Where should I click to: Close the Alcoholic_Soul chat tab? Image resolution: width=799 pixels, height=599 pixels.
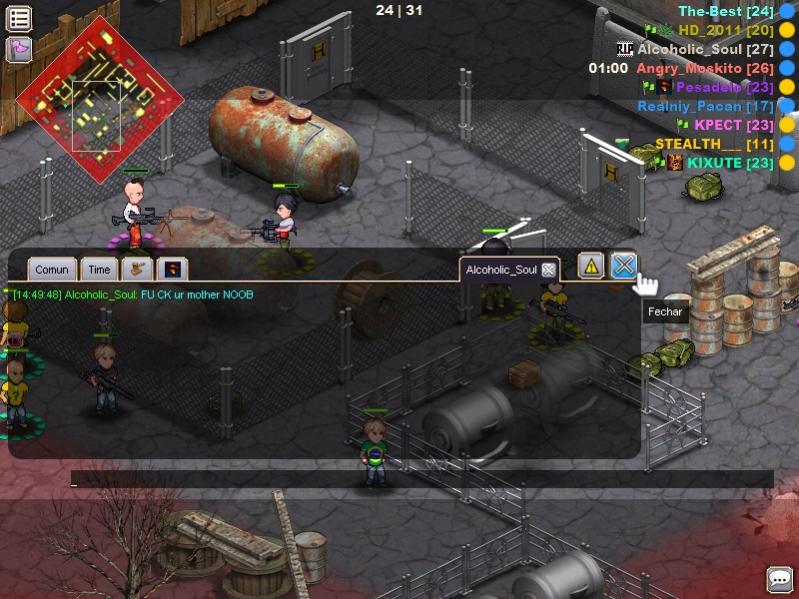pos(548,270)
